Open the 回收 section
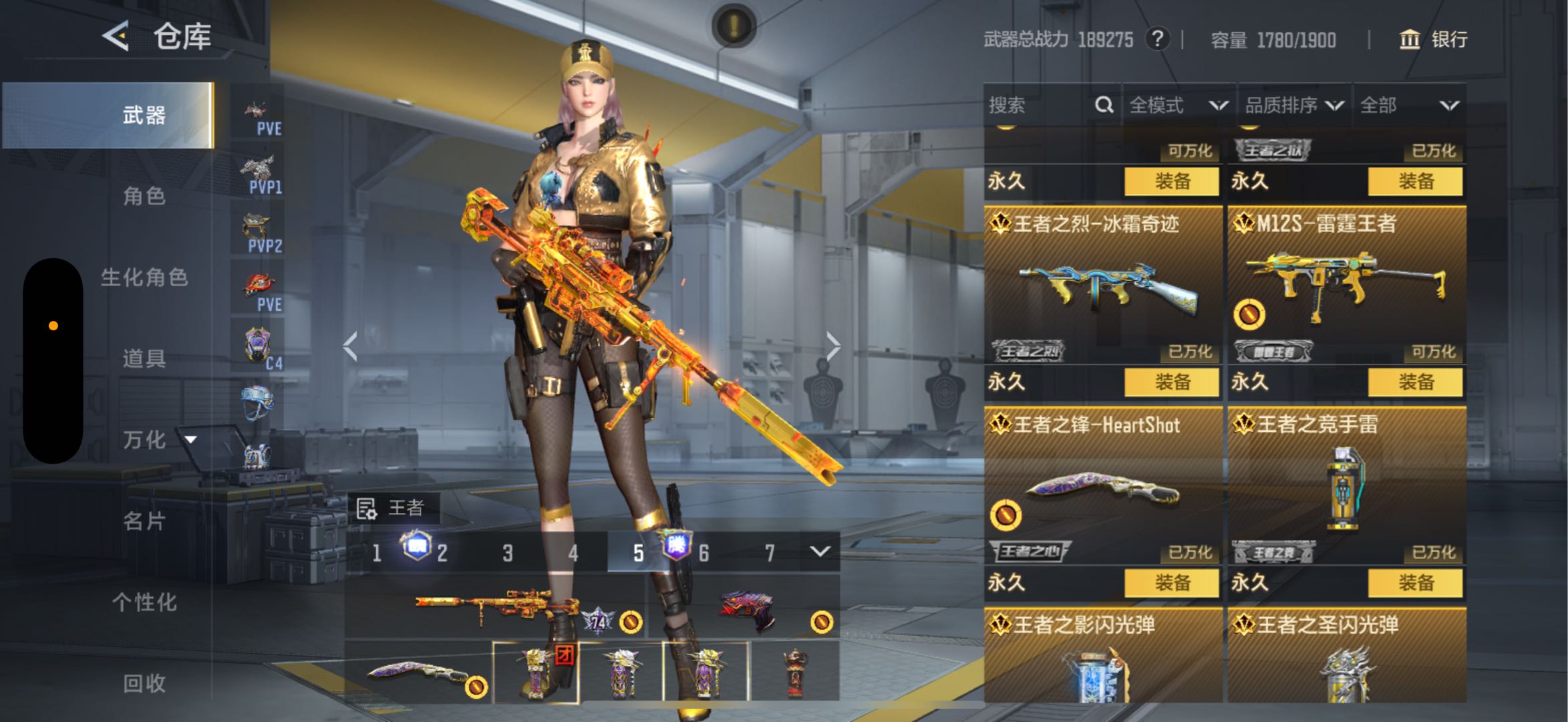The image size is (1568, 722). click(144, 683)
